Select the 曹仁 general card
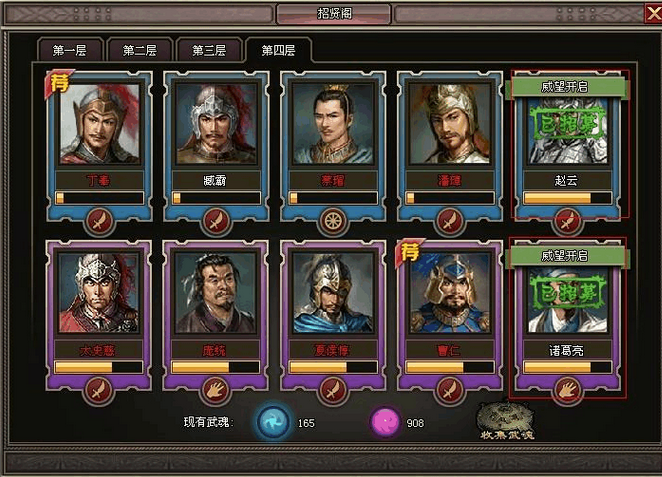 449,292
